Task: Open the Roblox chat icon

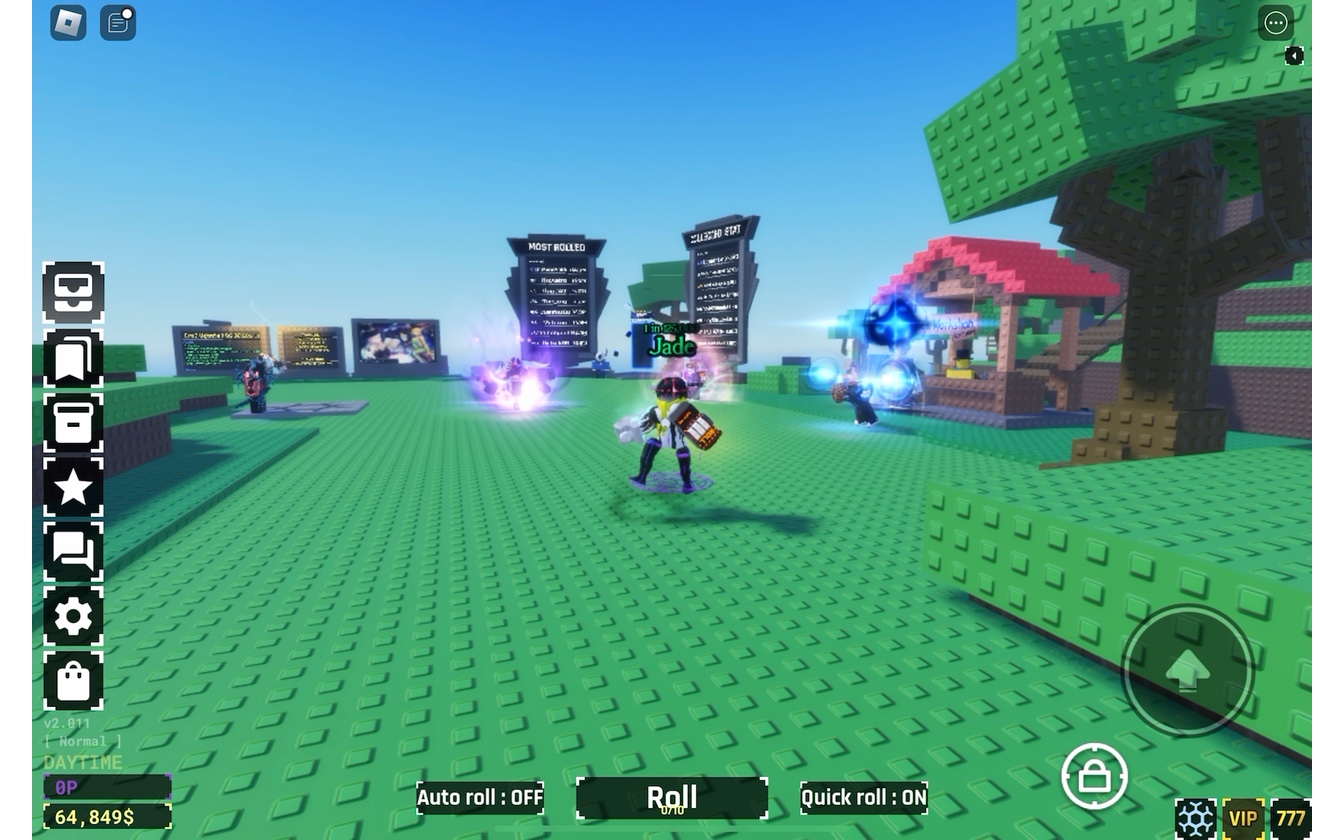Action: click(x=118, y=23)
